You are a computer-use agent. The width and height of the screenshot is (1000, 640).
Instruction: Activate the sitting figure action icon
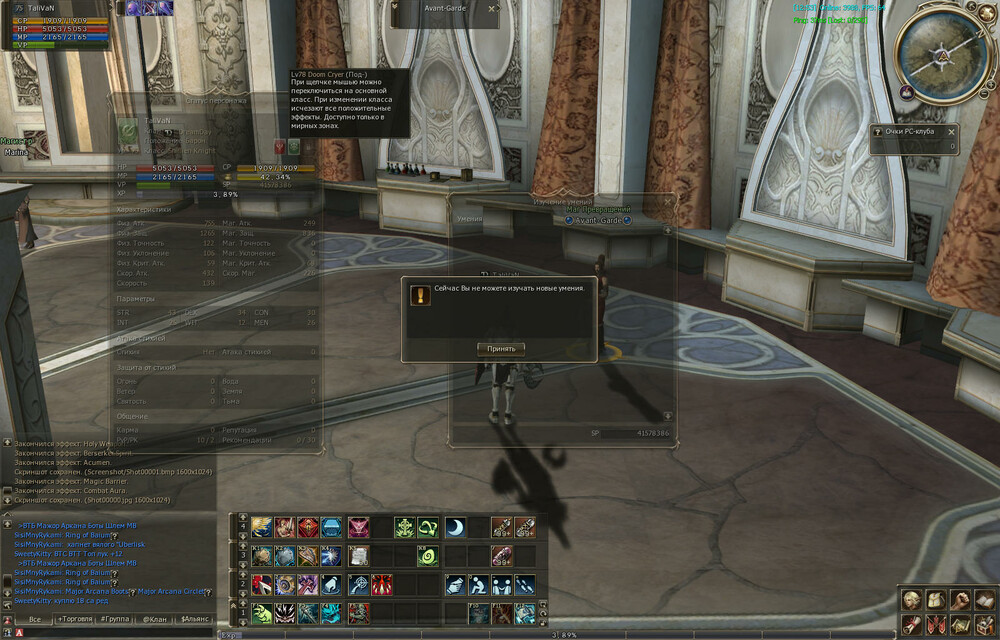coord(478,585)
